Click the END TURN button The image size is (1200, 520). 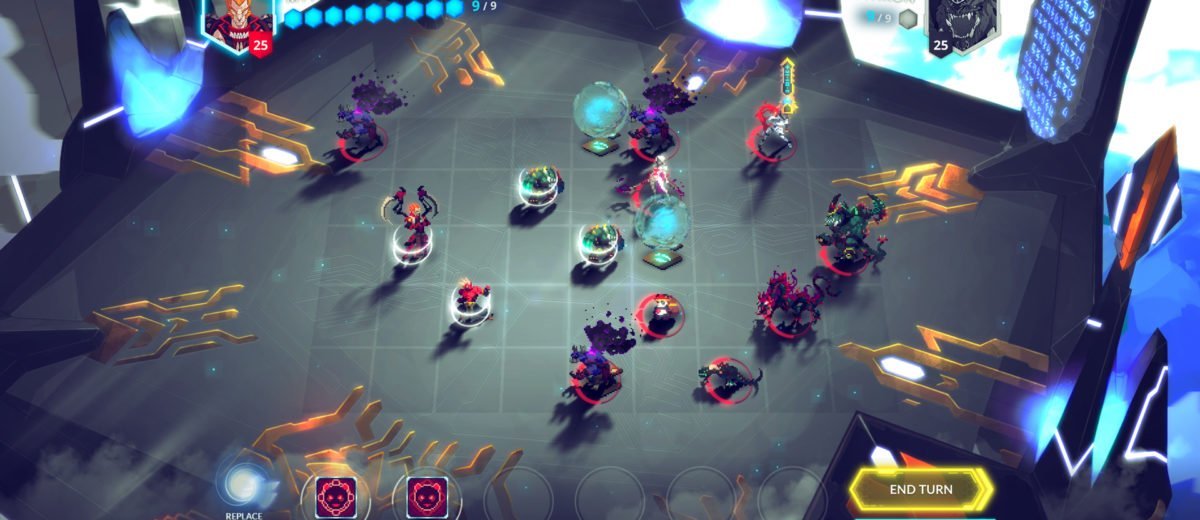point(921,489)
